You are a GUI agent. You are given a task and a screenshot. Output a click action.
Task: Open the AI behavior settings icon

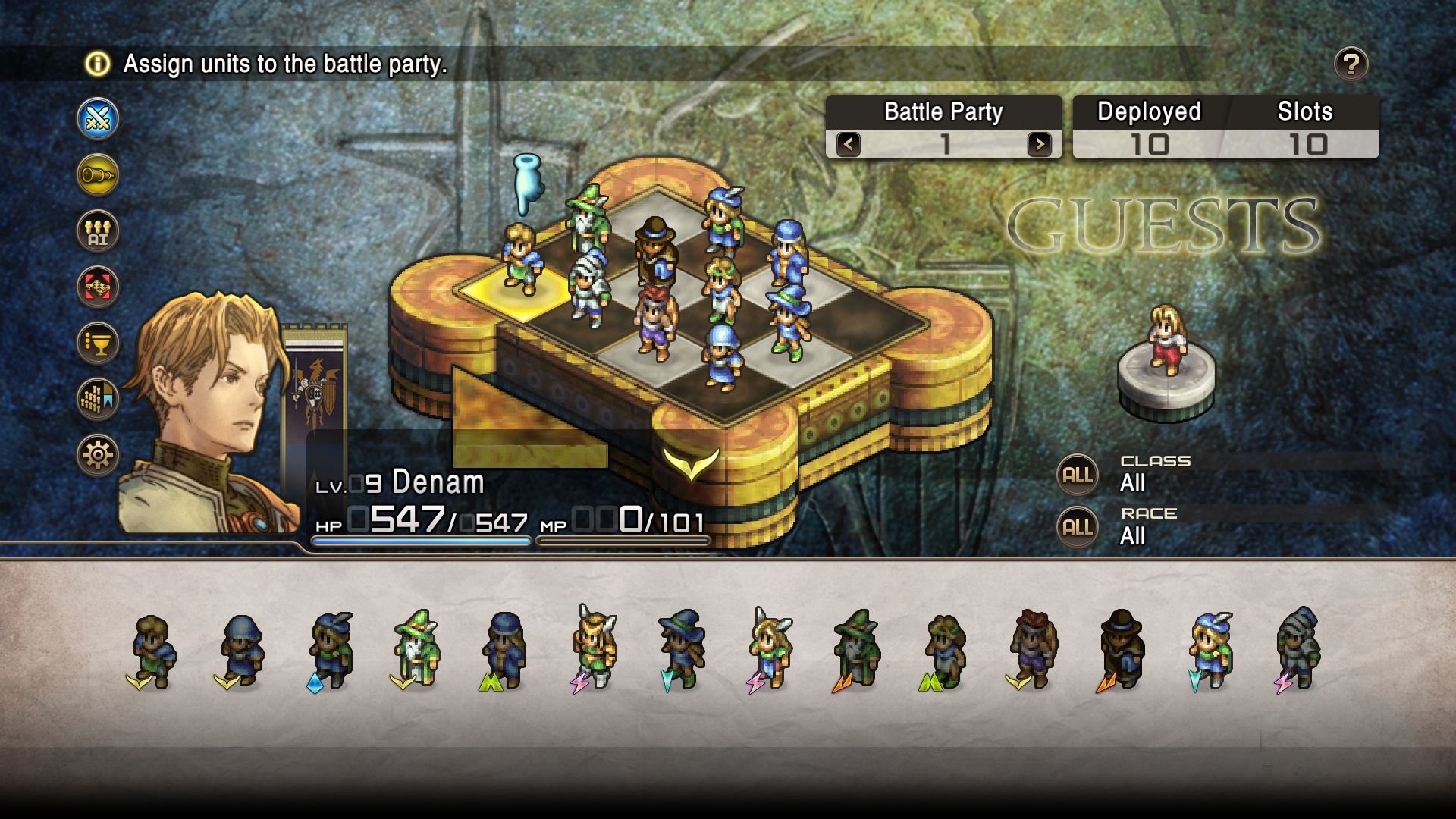tap(97, 232)
